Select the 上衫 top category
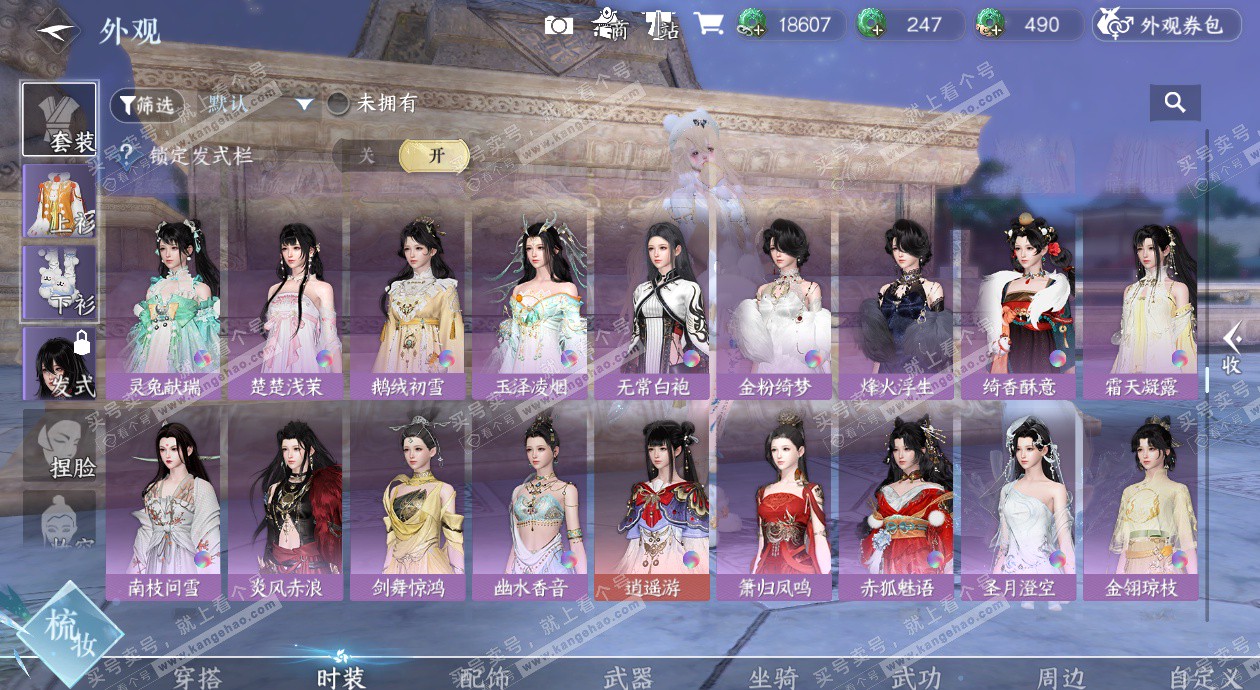This screenshot has width=1260, height=690. pos(60,201)
